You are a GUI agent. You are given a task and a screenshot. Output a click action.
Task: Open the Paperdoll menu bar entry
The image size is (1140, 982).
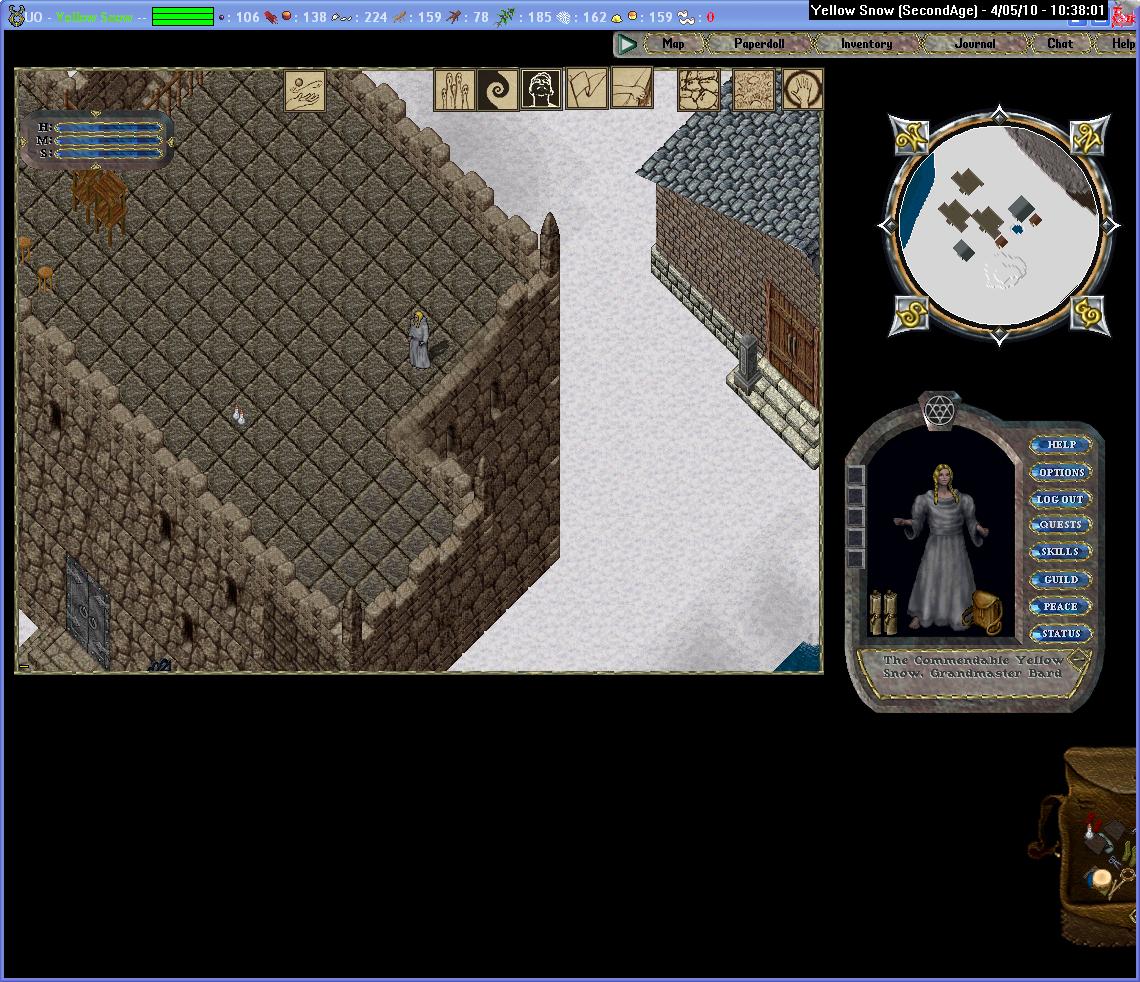pos(759,44)
